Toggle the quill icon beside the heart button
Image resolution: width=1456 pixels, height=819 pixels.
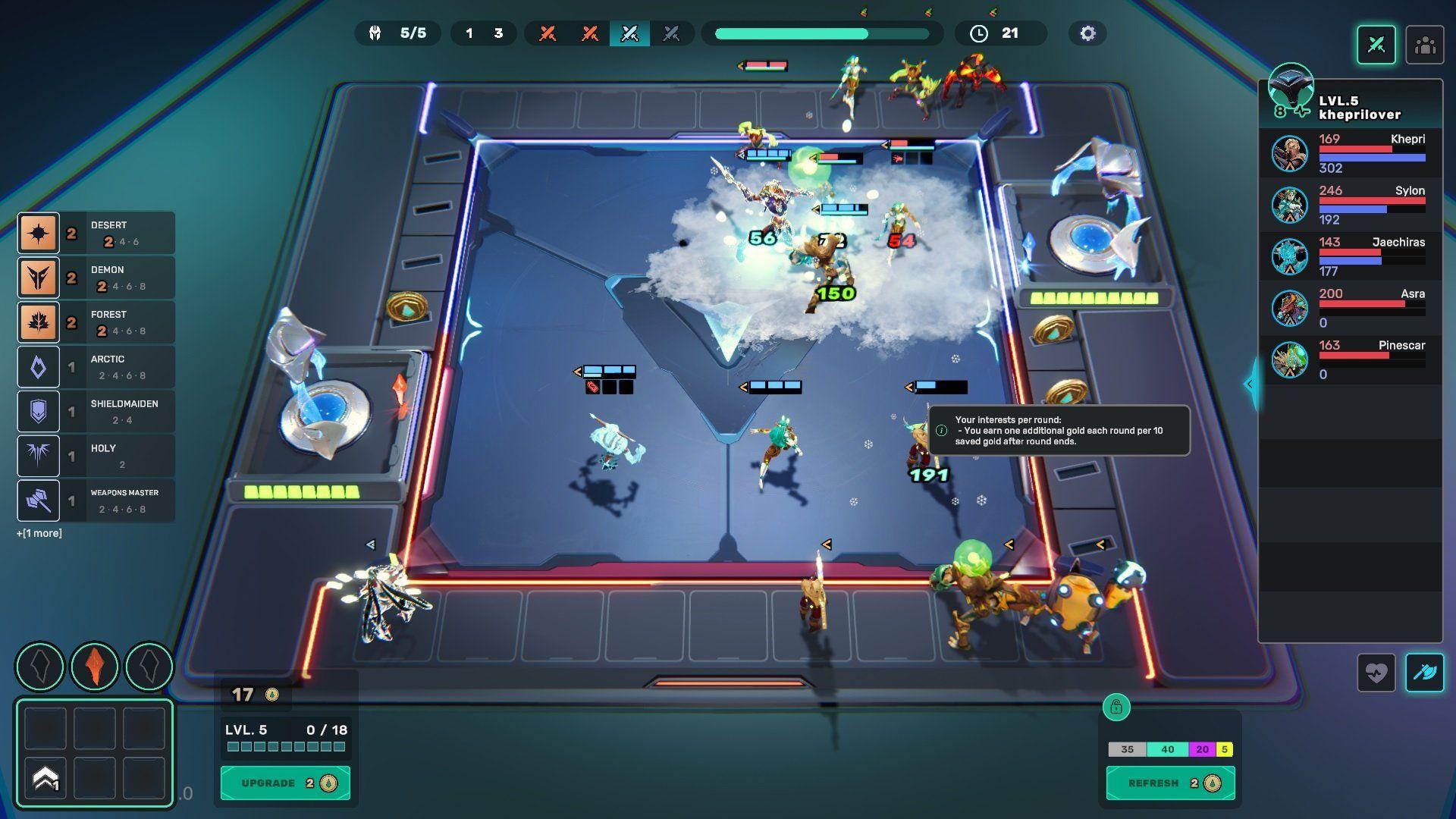click(x=1426, y=673)
